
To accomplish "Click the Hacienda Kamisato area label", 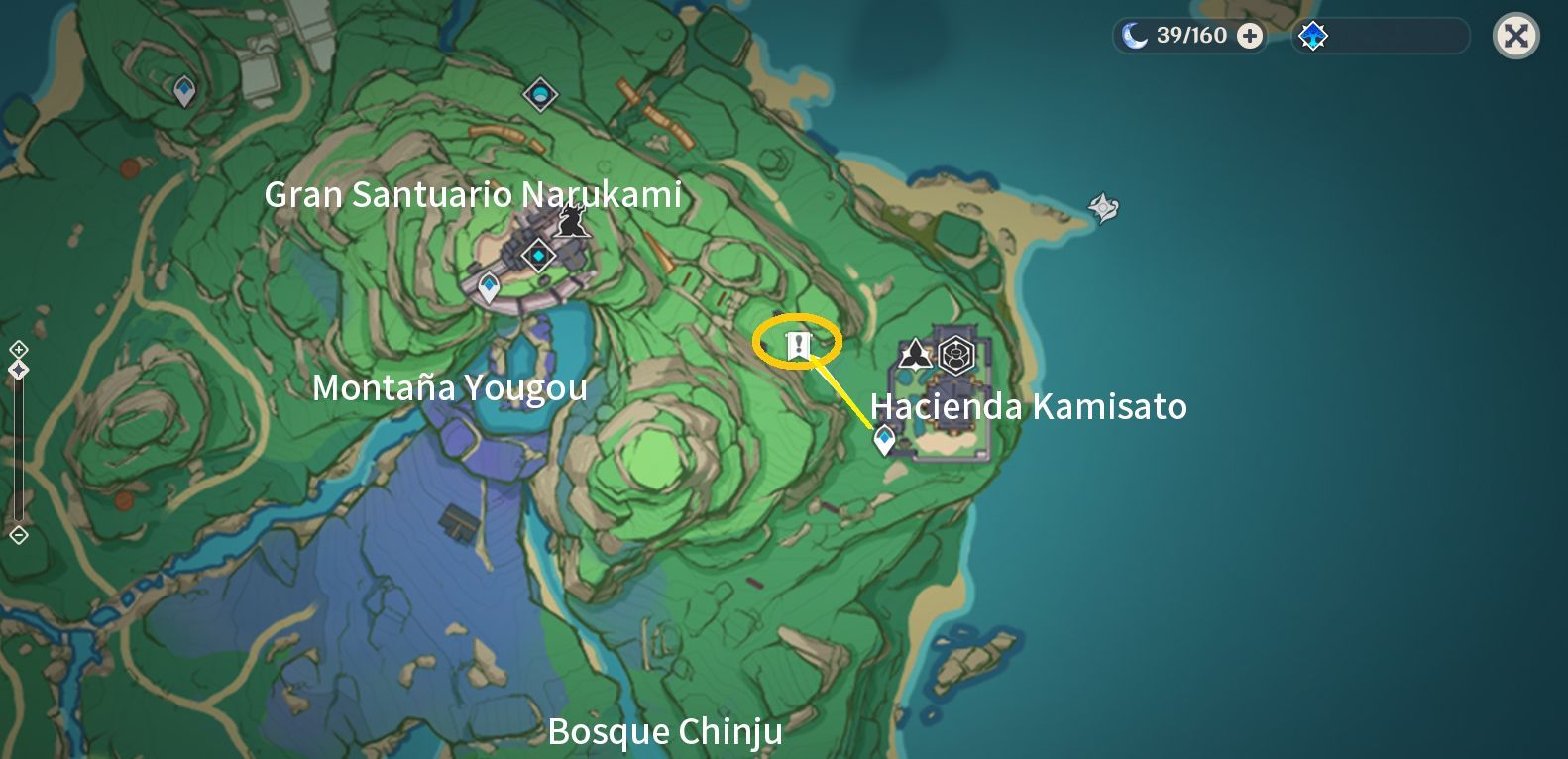I will pyautogui.click(x=1028, y=406).
